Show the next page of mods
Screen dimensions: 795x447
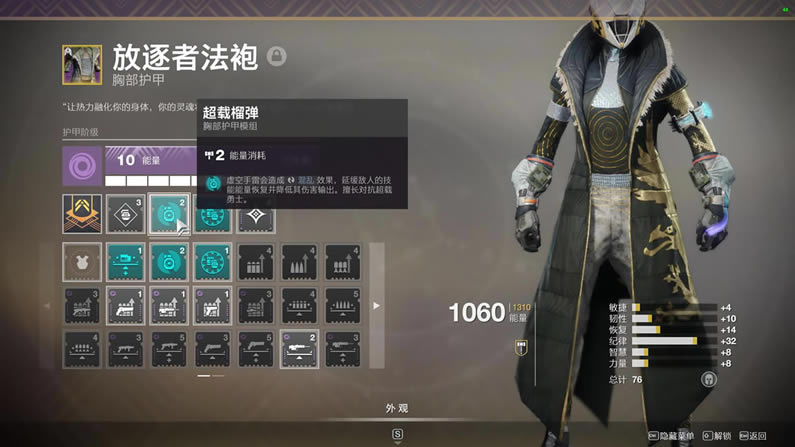pyautogui.click(x=376, y=305)
